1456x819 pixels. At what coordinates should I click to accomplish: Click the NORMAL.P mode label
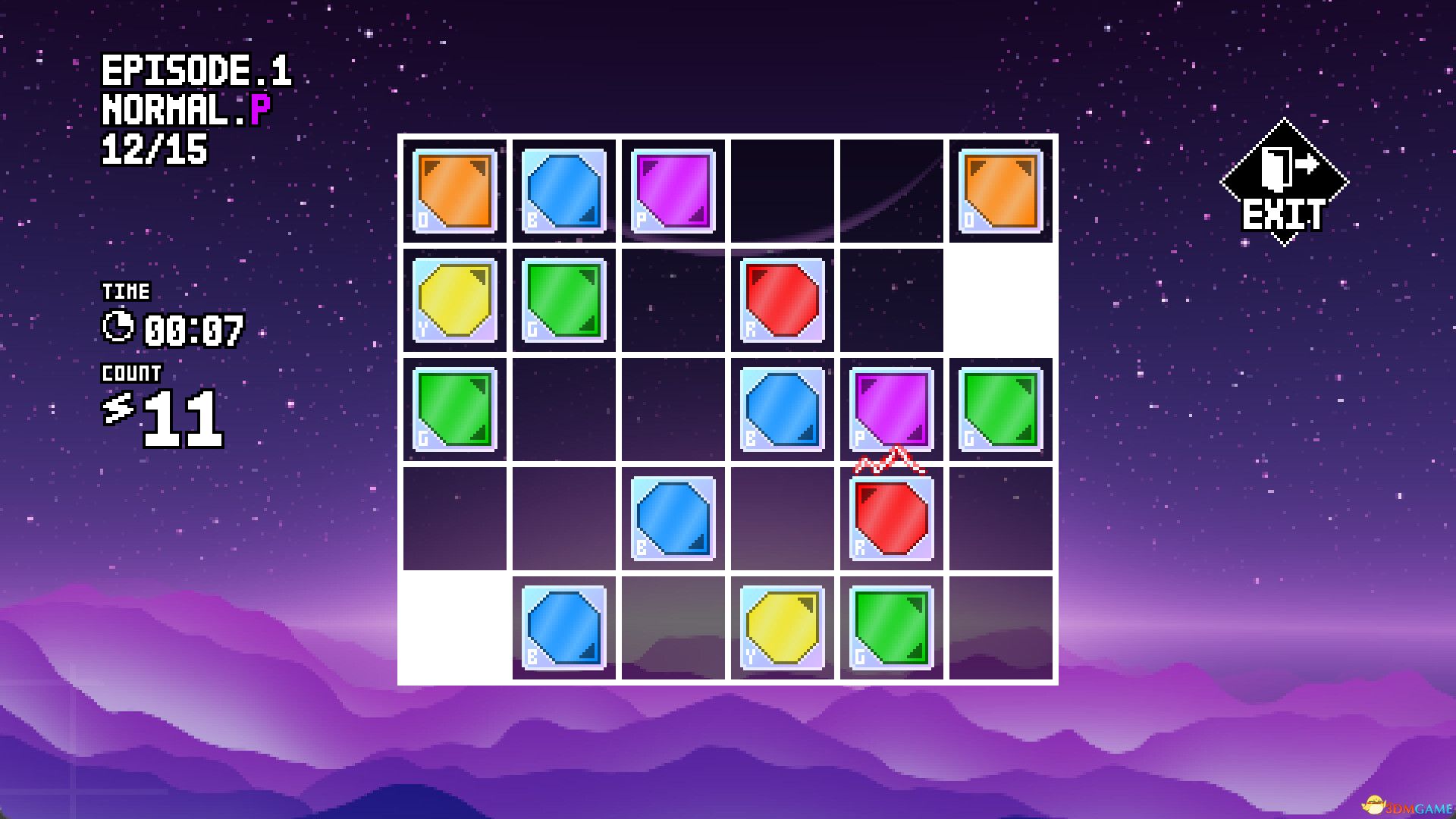[x=184, y=109]
